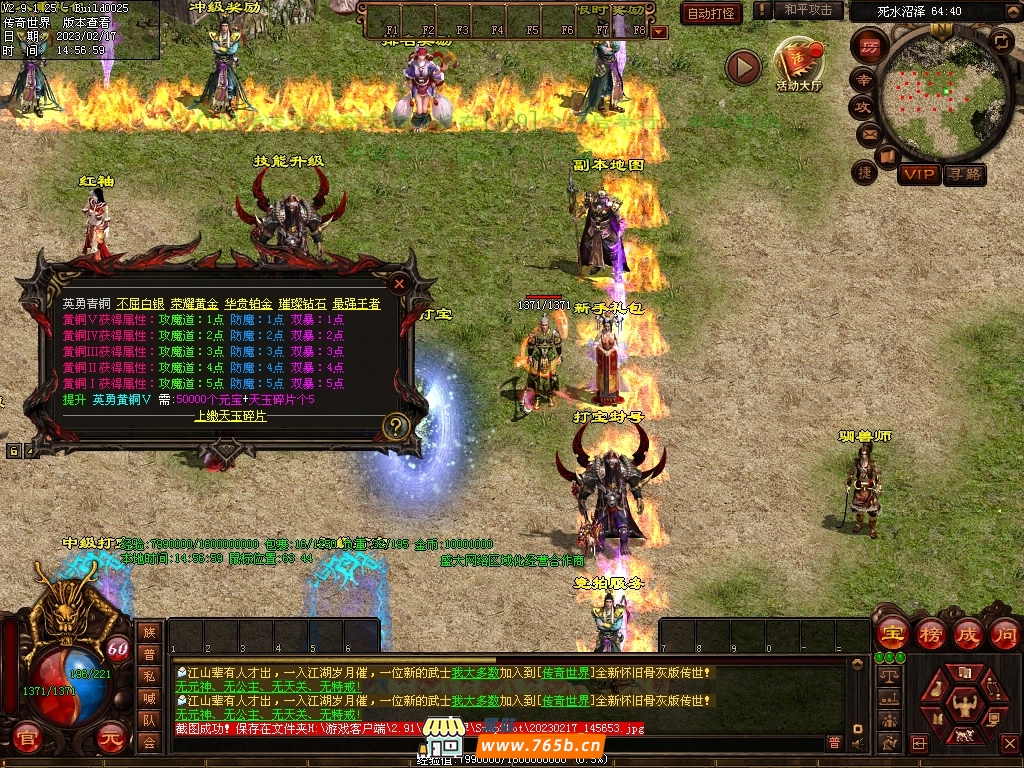Open the trade scales icon
This screenshot has height=768, width=1024.
[x=887, y=677]
